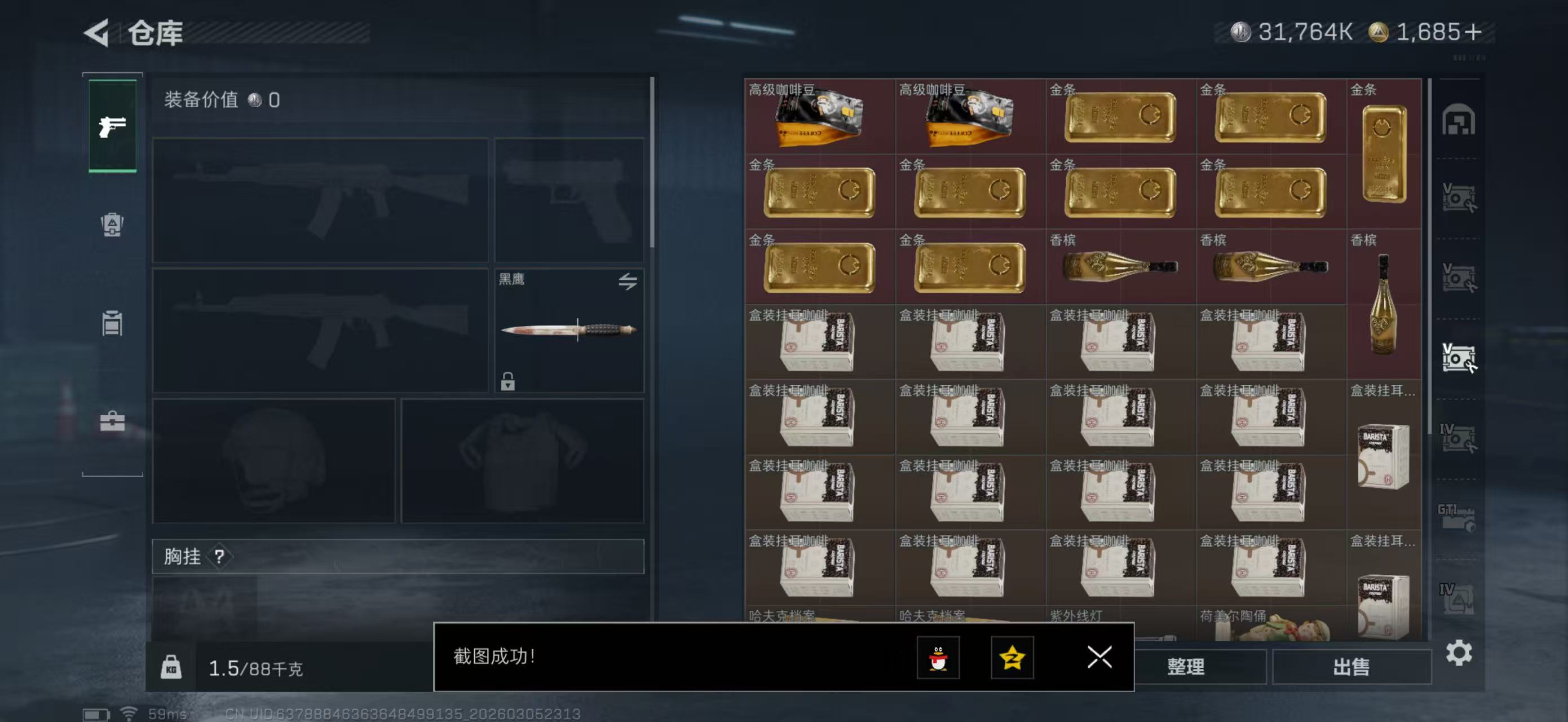1568x722 pixels.
Task: Select the weapons category tab icon
Action: 113,125
